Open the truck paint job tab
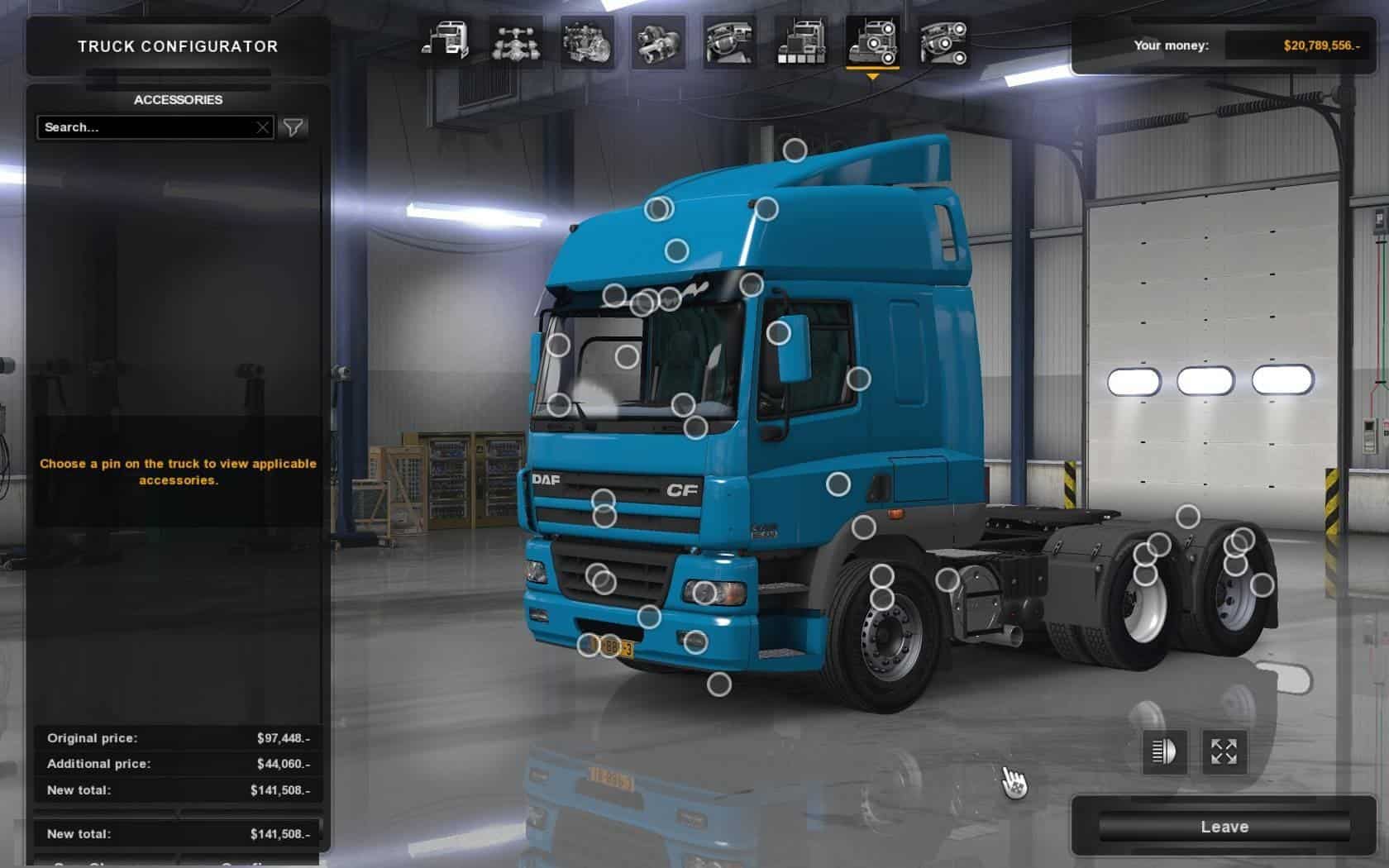This screenshot has height=868, width=1389. 800,41
